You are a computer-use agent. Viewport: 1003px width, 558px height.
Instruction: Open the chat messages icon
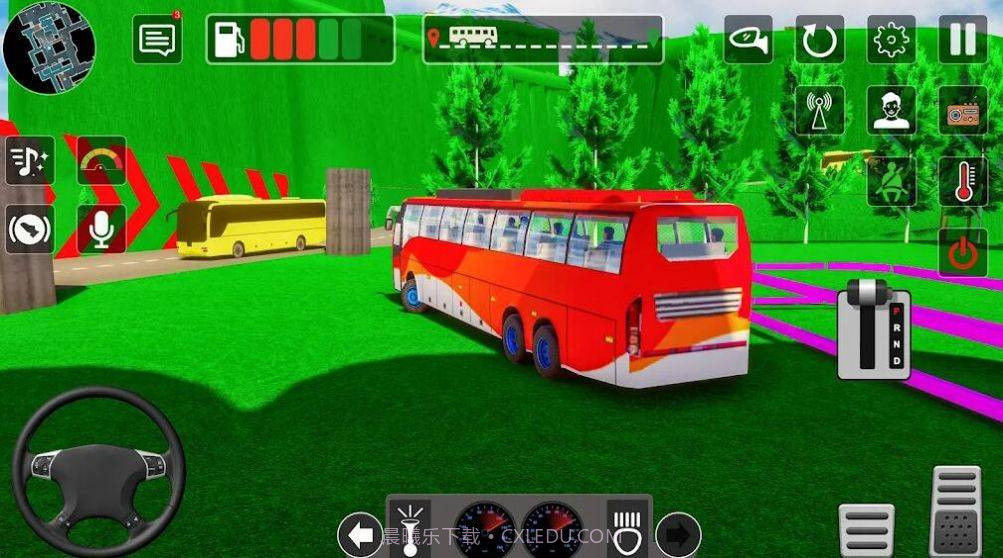[157, 40]
